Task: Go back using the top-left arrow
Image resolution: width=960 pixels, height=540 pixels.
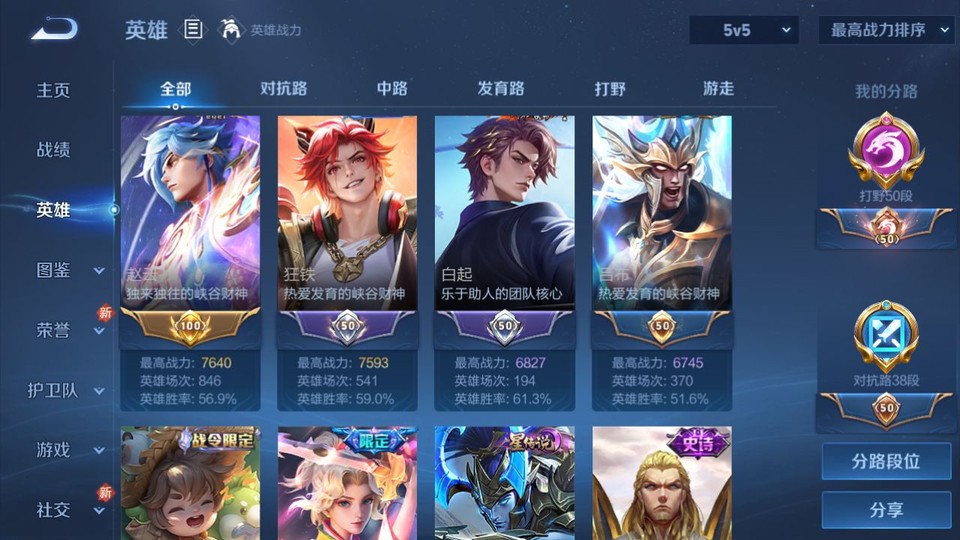Action: (x=54, y=30)
